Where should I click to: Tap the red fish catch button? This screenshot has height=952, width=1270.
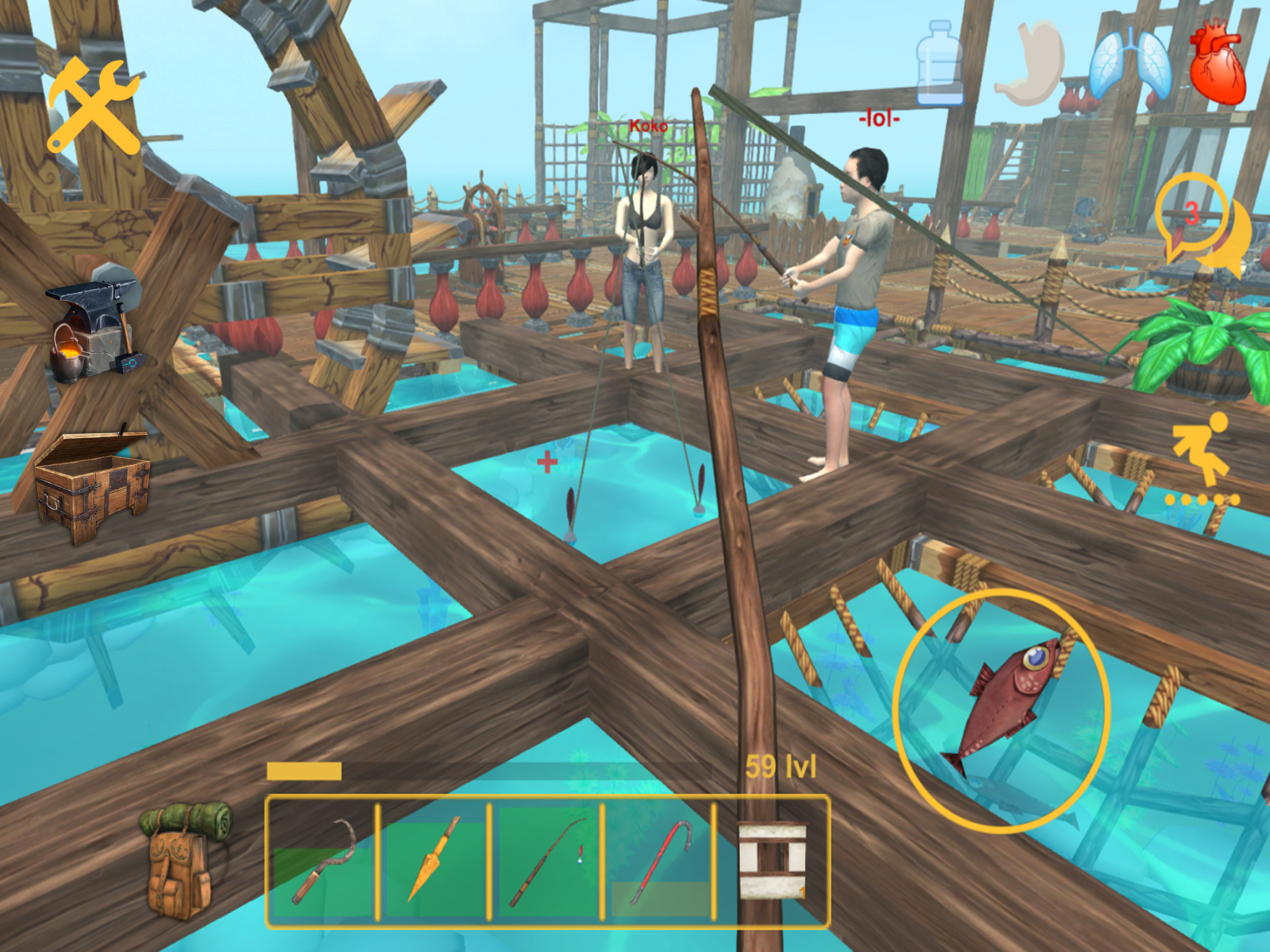click(x=1001, y=709)
